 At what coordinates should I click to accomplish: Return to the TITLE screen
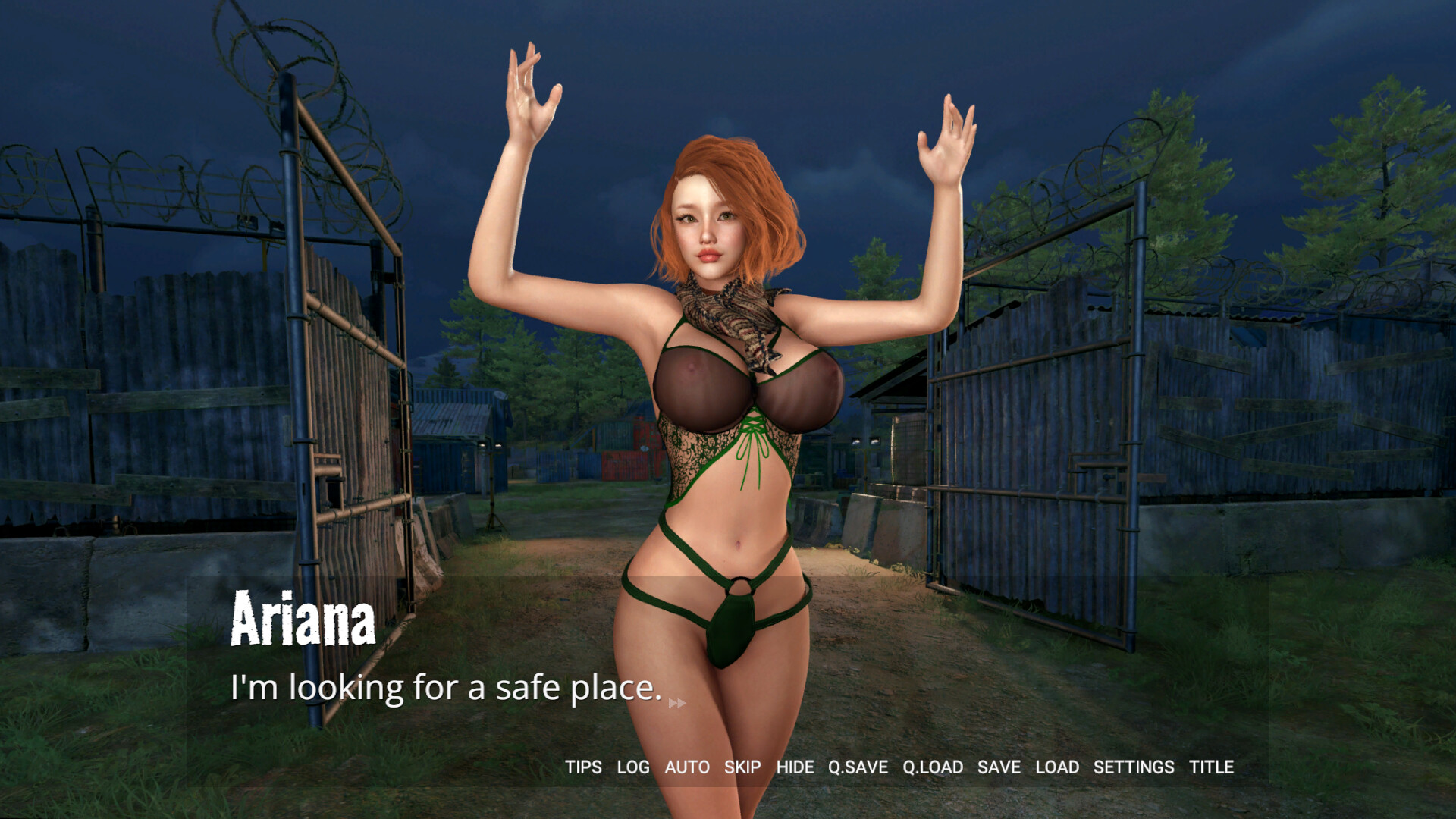1213,767
